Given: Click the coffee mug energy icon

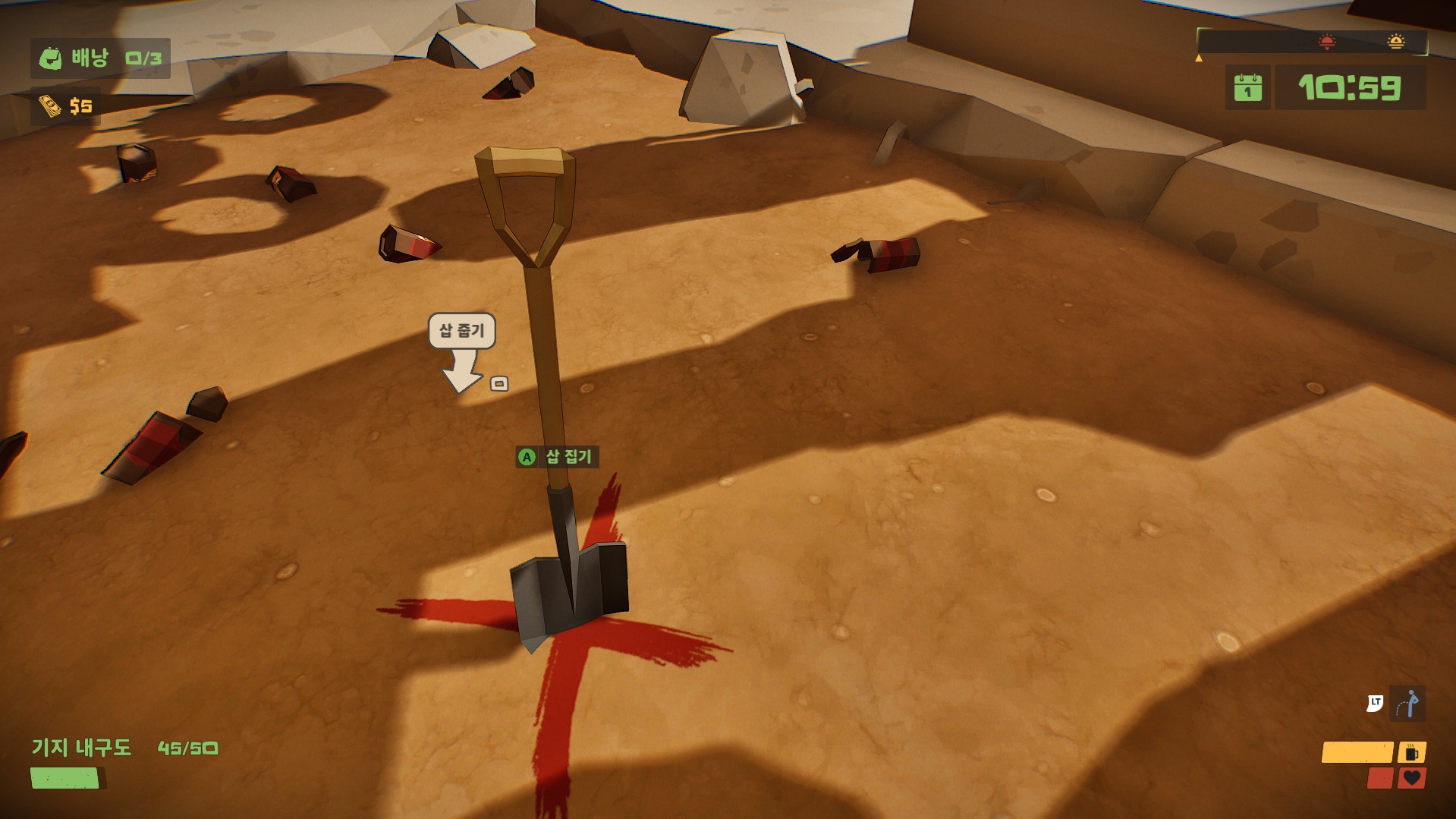Looking at the screenshot, I should point(1412,752).
